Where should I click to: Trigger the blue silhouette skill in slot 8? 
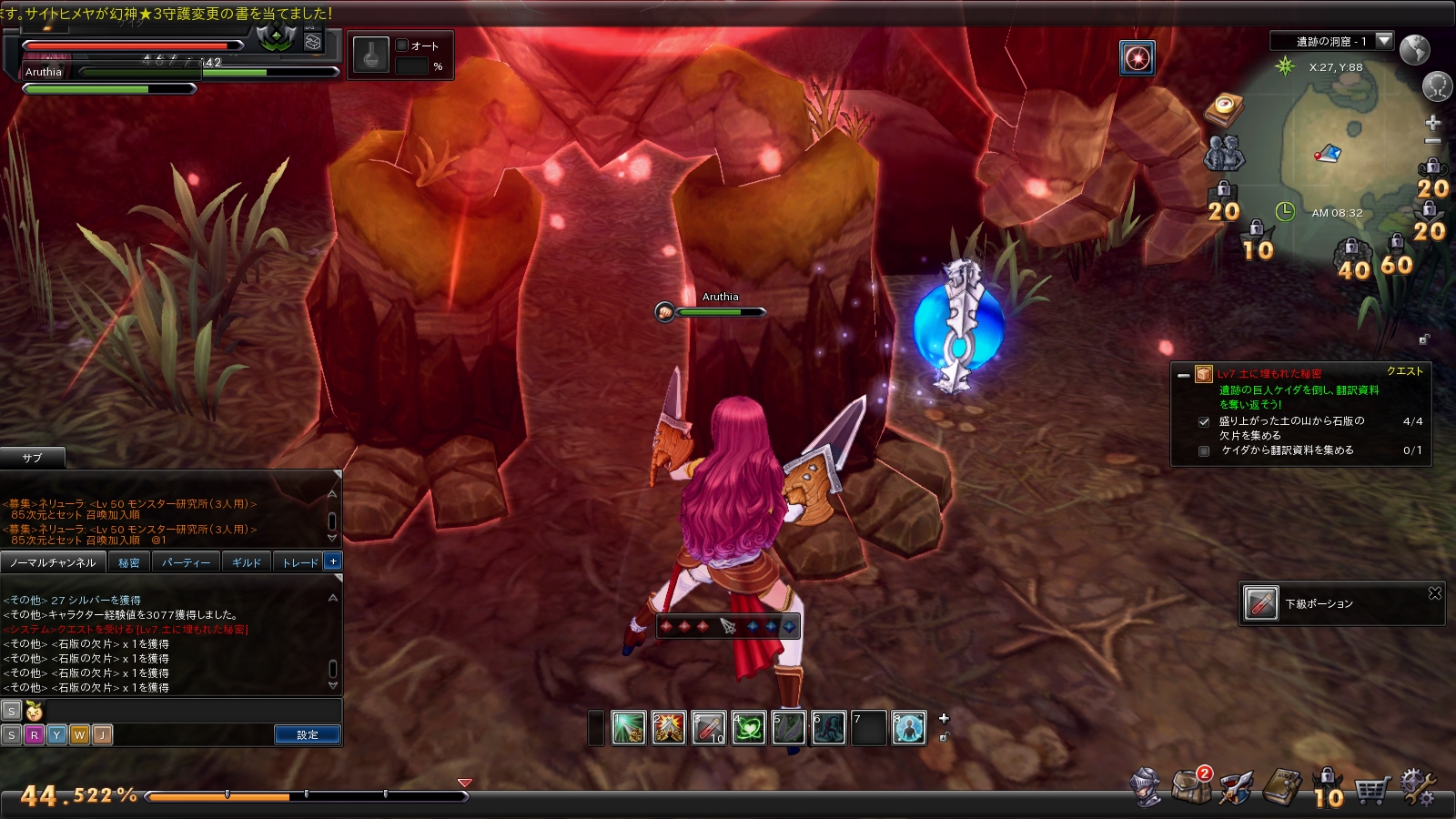coord(908,728)
